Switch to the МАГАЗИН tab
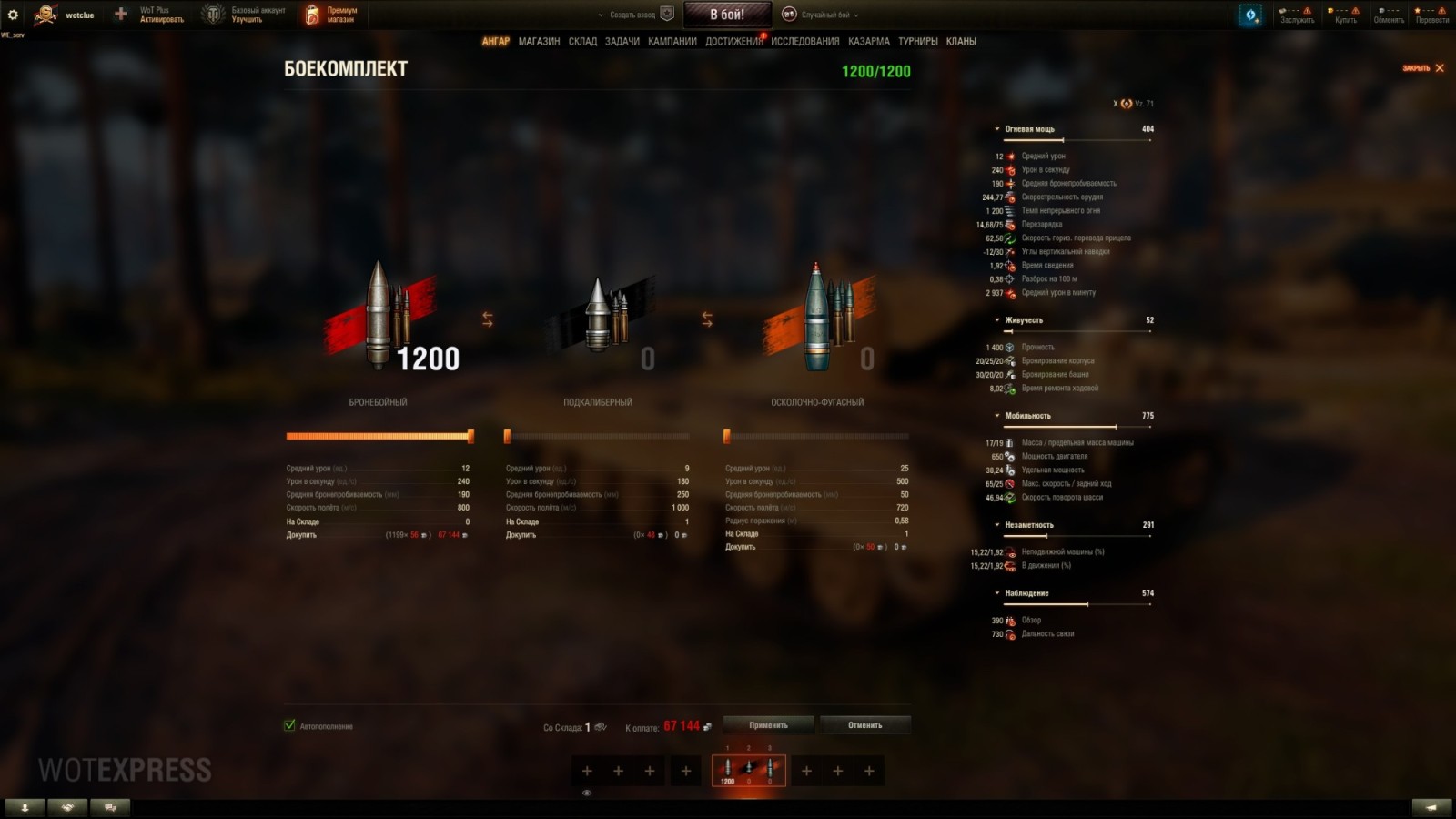1456x819 pixels. pyautogui.click(x=540, y=41)
